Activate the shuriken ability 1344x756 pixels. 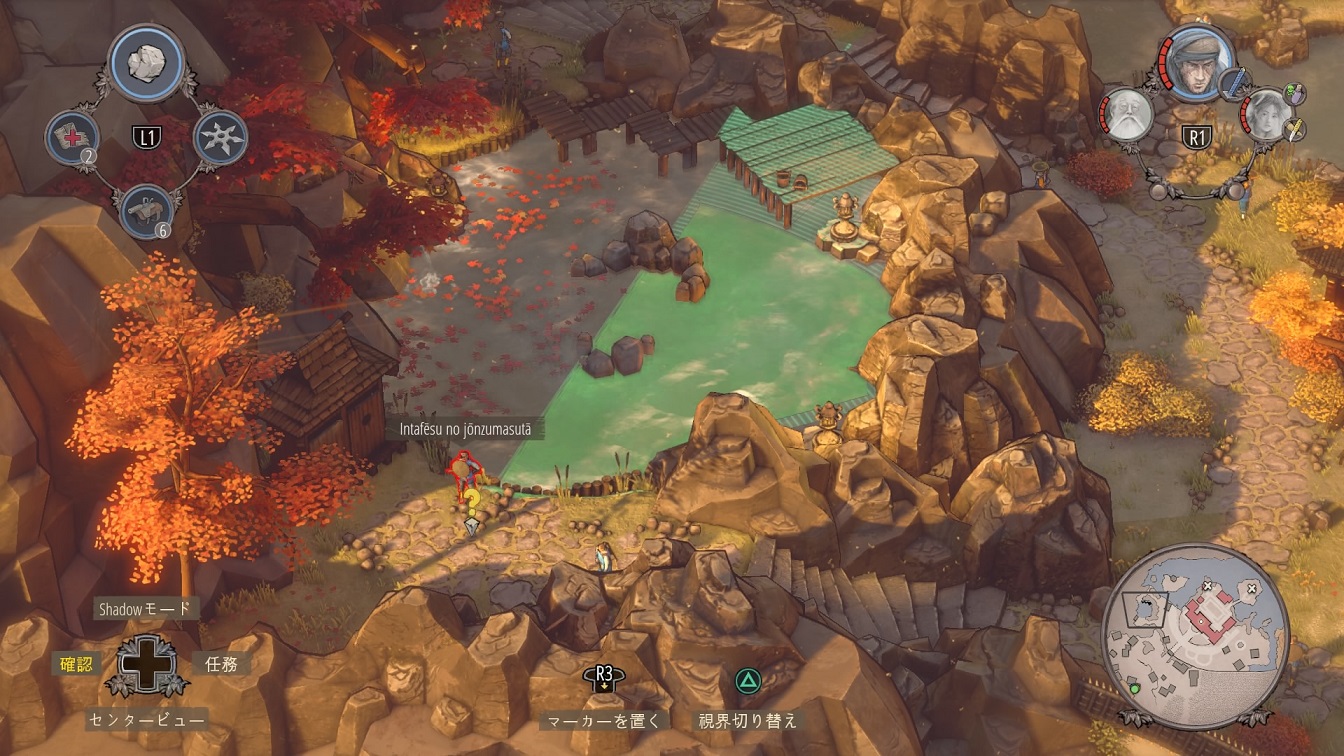tap(218, 137)
